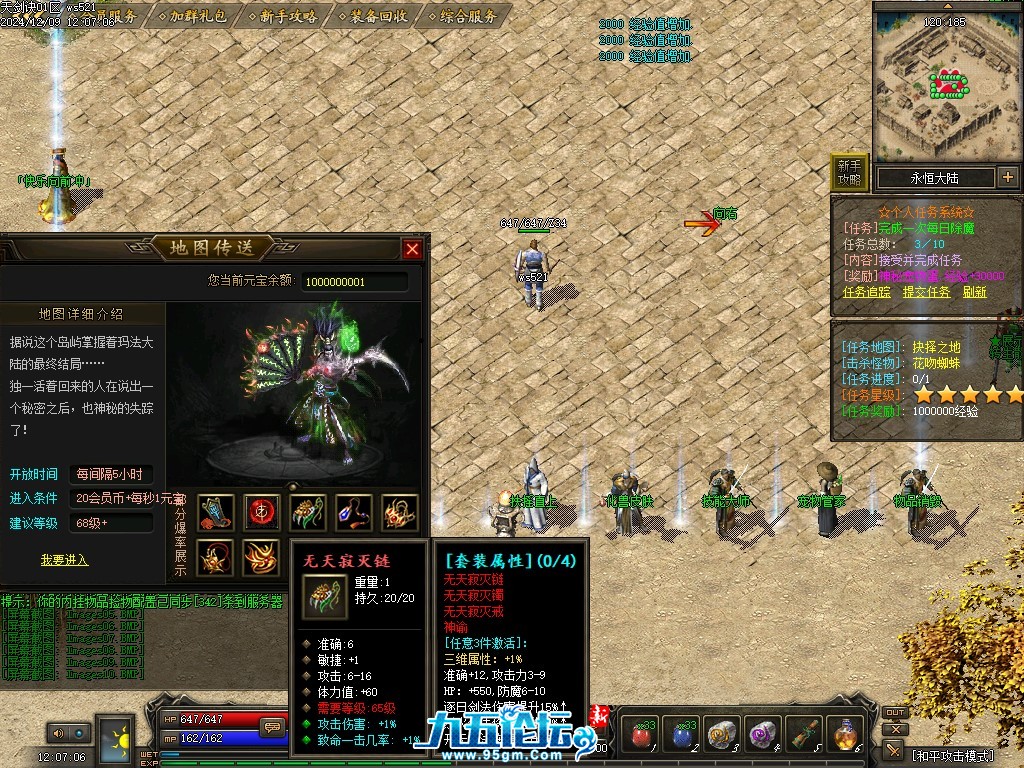Click the 刷新 refresh quest link

coord(974,292)
